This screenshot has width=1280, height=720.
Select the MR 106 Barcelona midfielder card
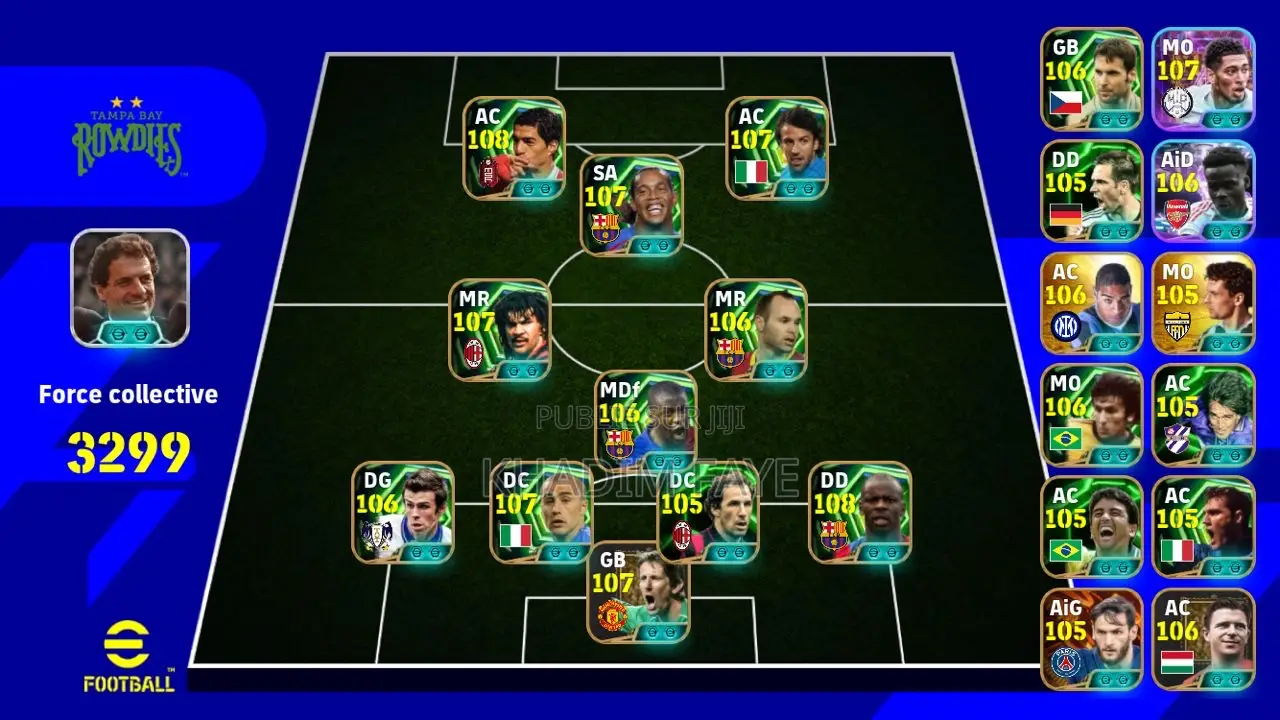[756, 330]
